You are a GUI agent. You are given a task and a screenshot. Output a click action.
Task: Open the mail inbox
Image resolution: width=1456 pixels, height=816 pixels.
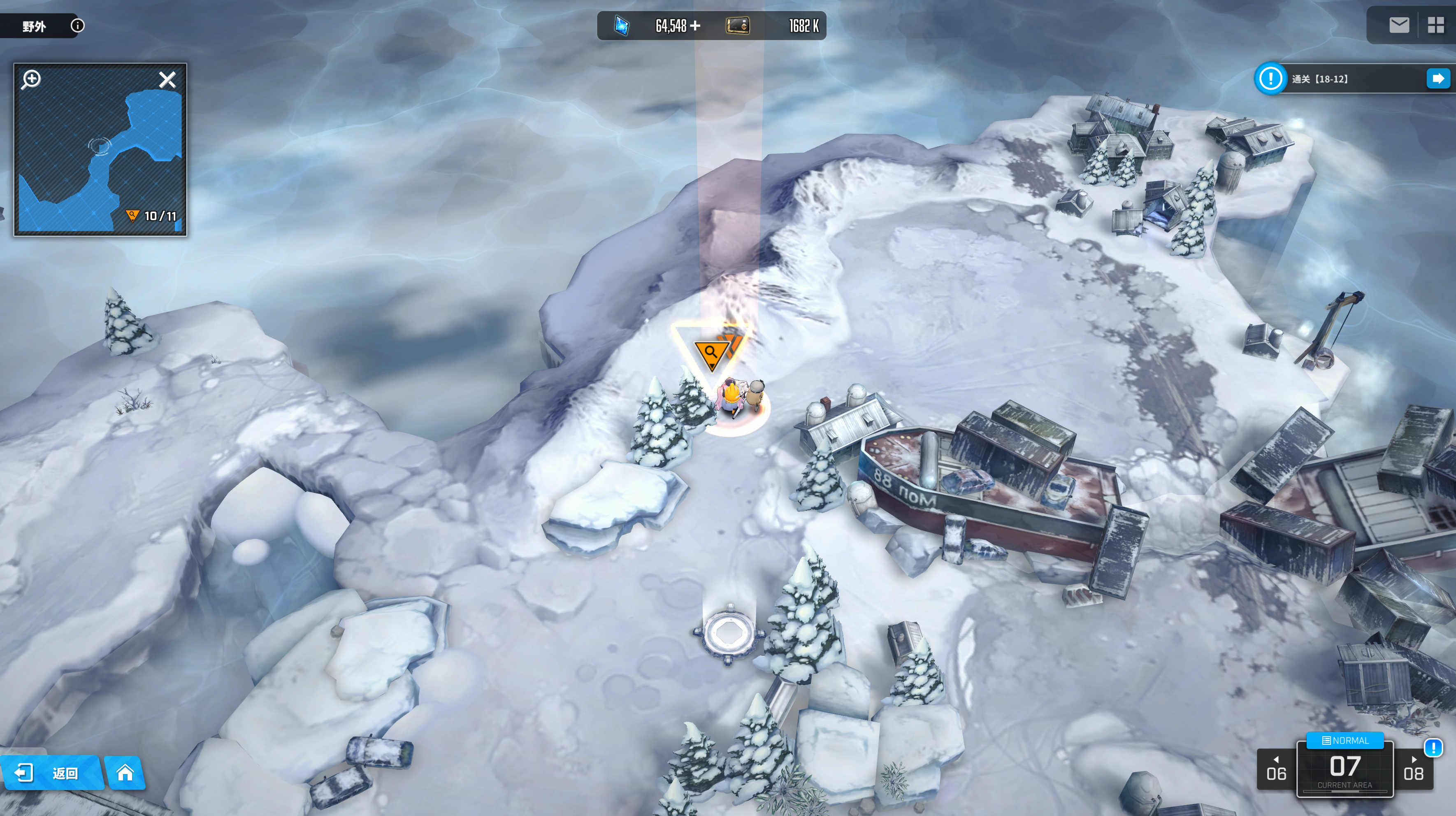tap(1399, 25)
